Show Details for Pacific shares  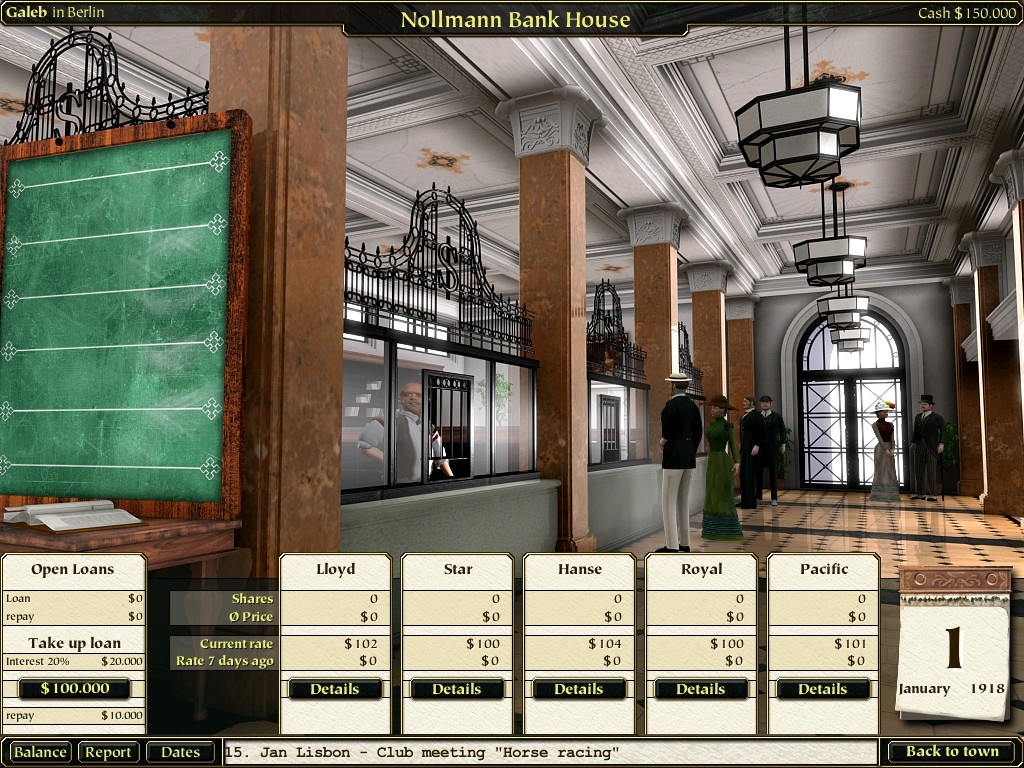pos(823,689)
